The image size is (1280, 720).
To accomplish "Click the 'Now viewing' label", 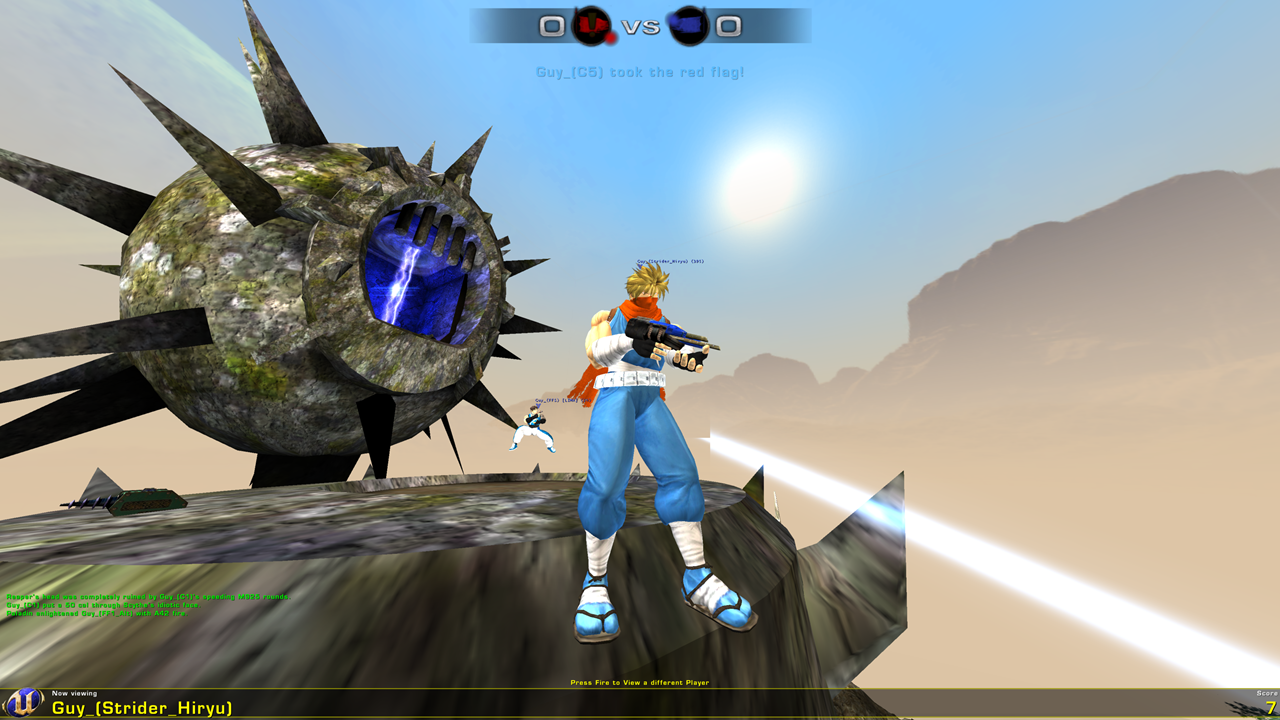I will pos(72,694).
